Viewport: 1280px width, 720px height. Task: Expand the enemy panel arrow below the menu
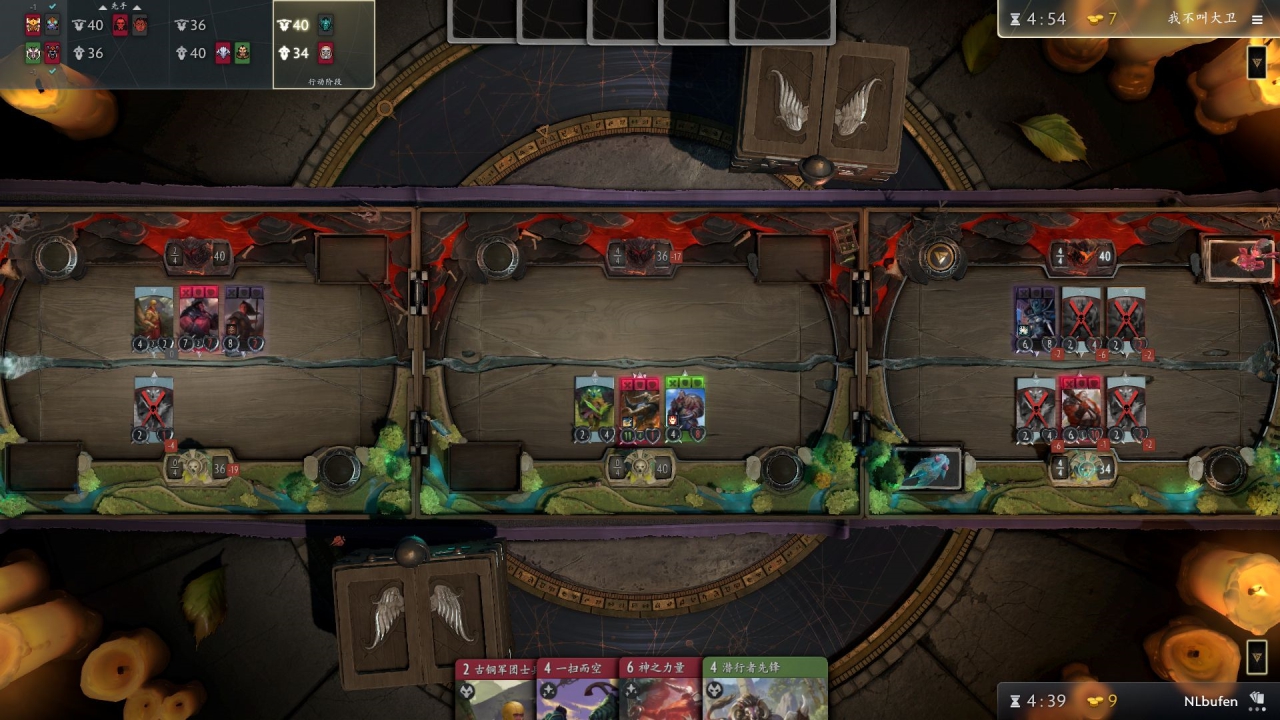(1257, 63)
